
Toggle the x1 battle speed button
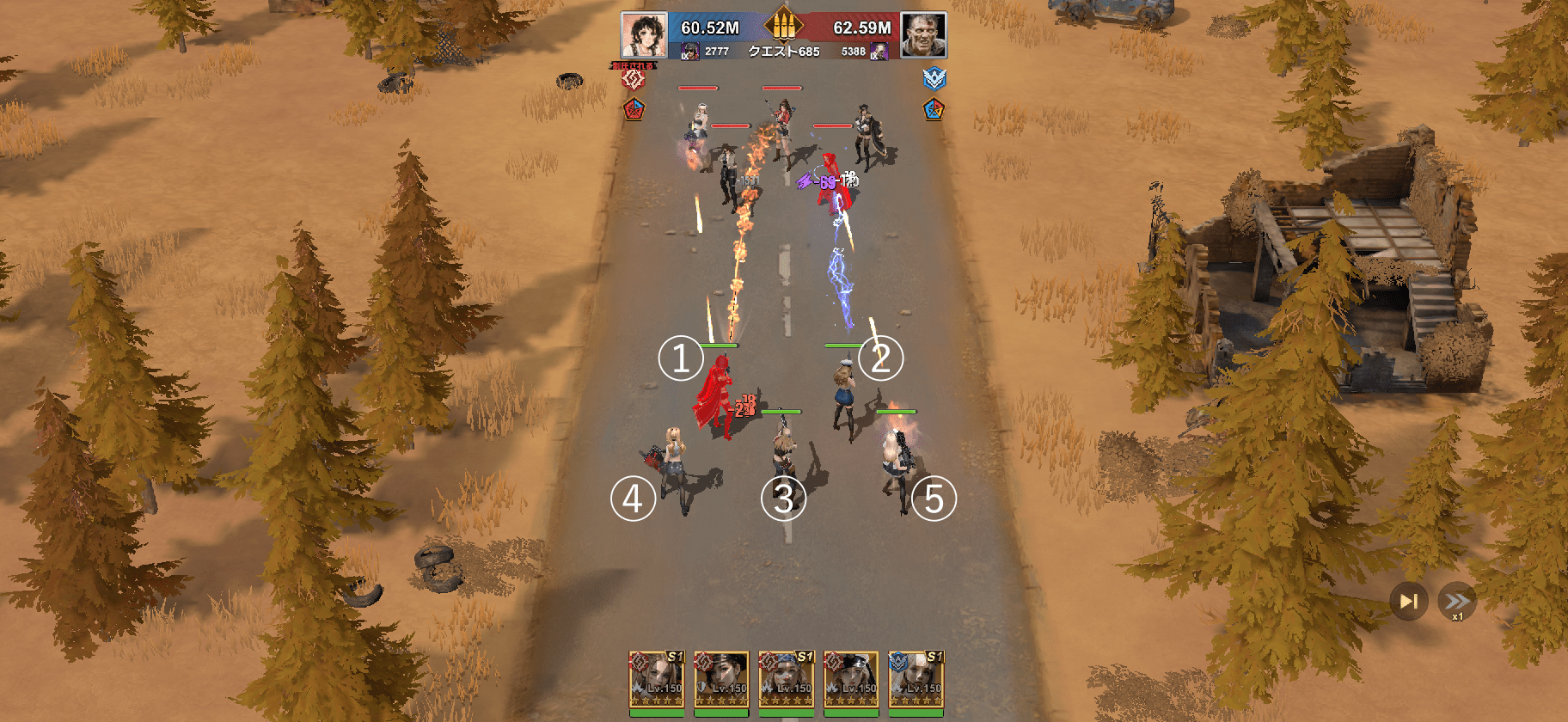pos(1456,602)
